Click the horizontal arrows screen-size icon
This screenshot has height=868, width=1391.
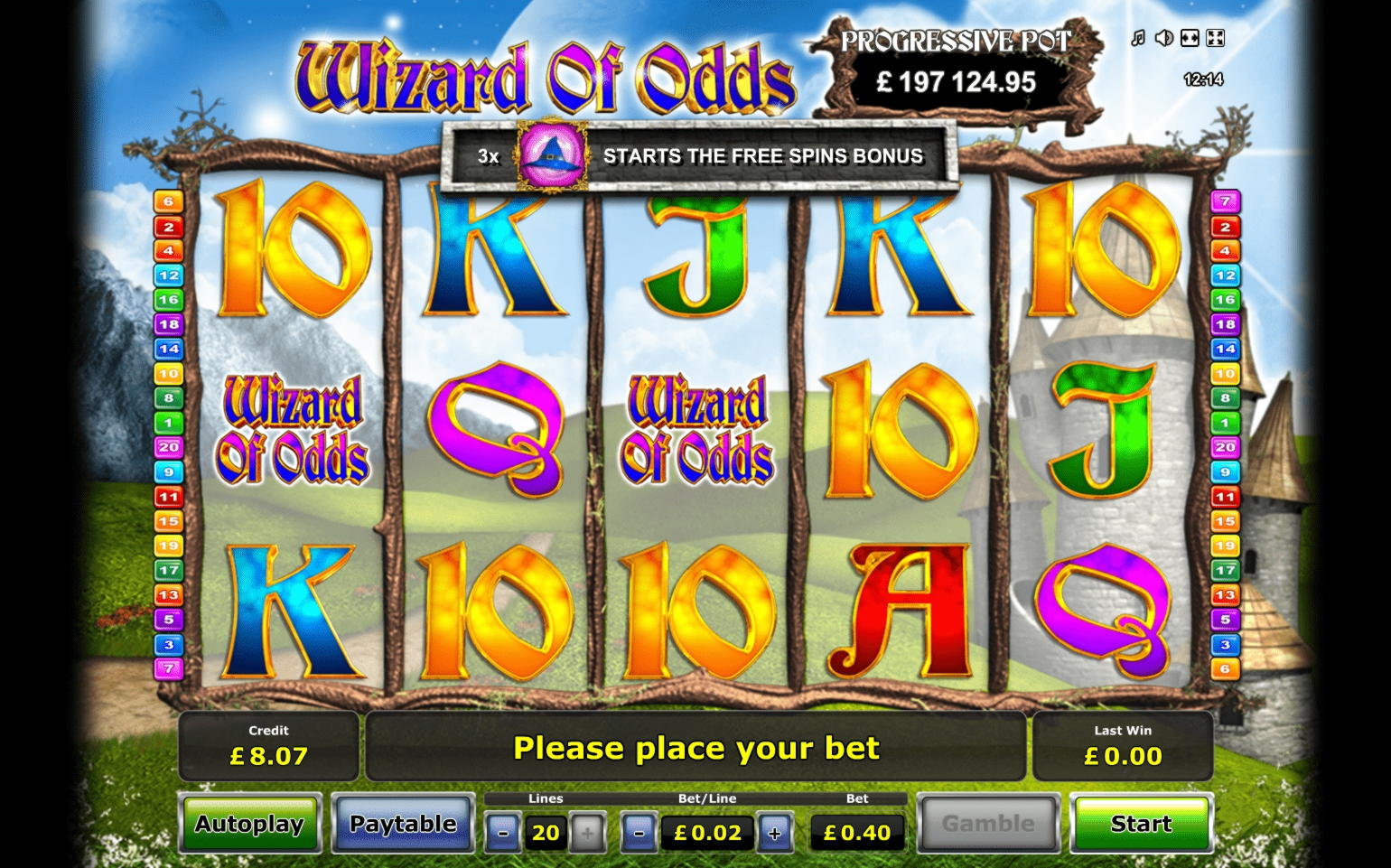pyautogui.click(x=1190, y=38)
